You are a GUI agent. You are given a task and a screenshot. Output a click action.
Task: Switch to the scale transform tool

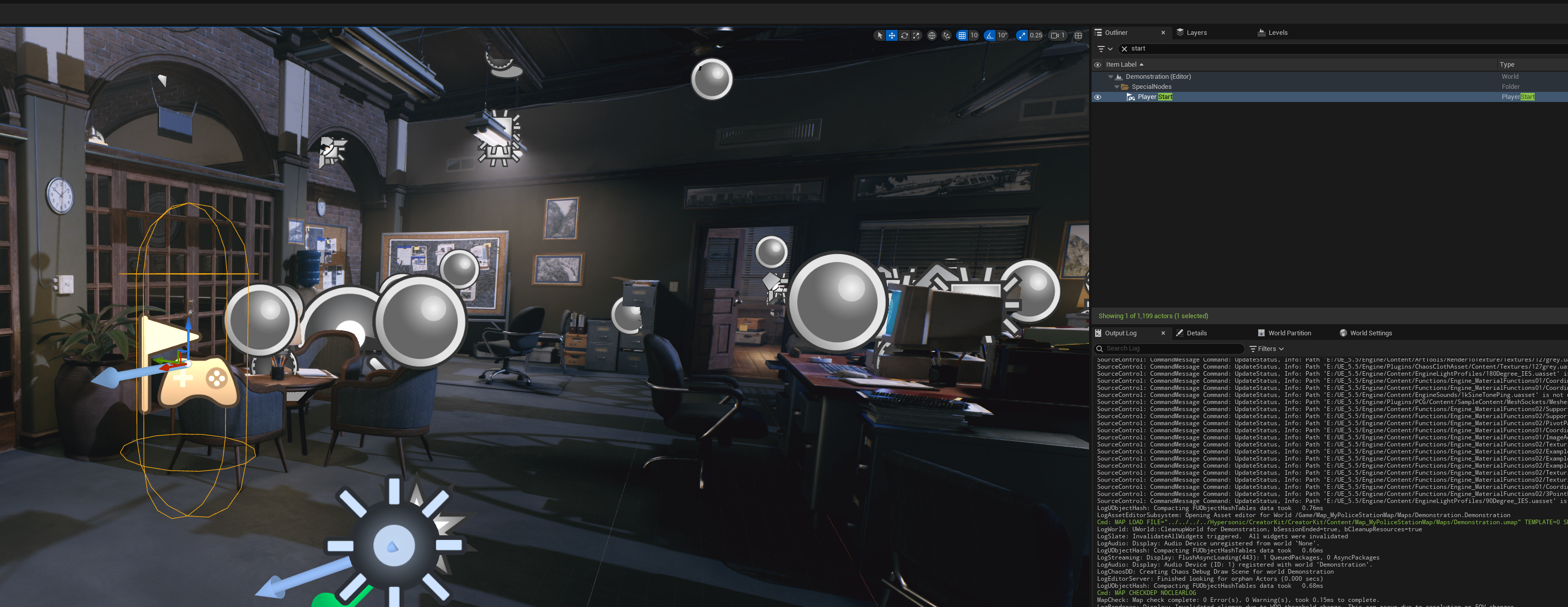tap(916, 35)
